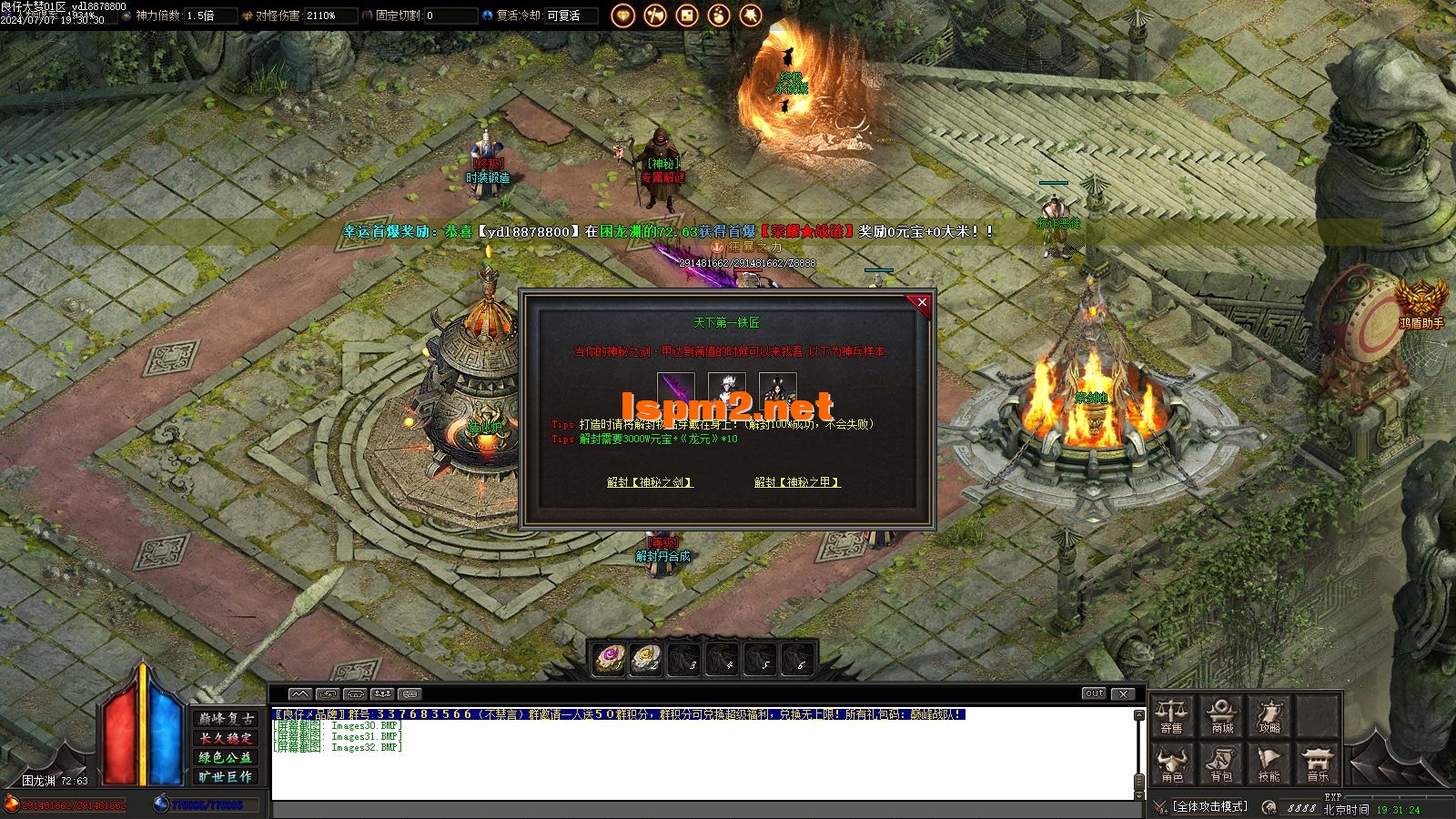Open the 商城 shop
Image resolution: width=1456 pixels, height=819 pixels.
1221,715
